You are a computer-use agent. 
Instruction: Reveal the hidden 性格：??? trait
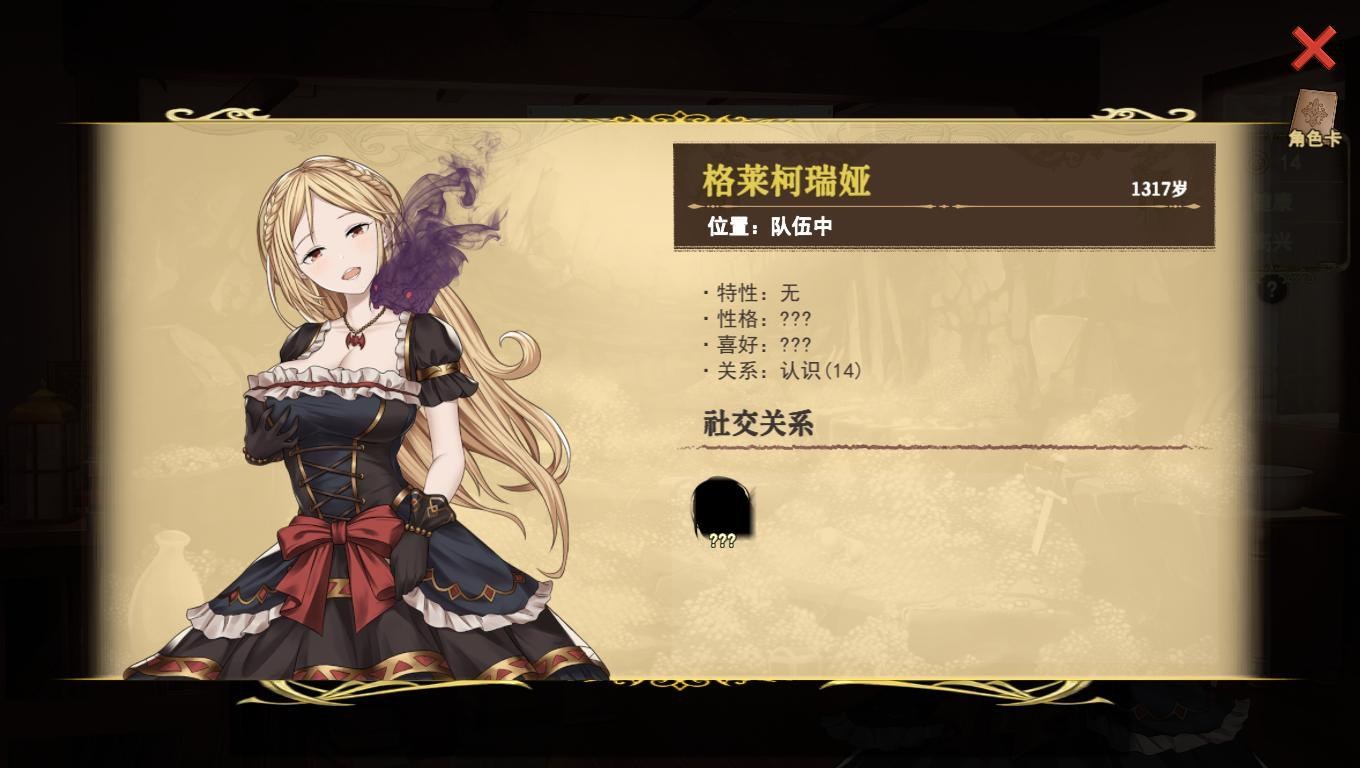coord(760,319)
